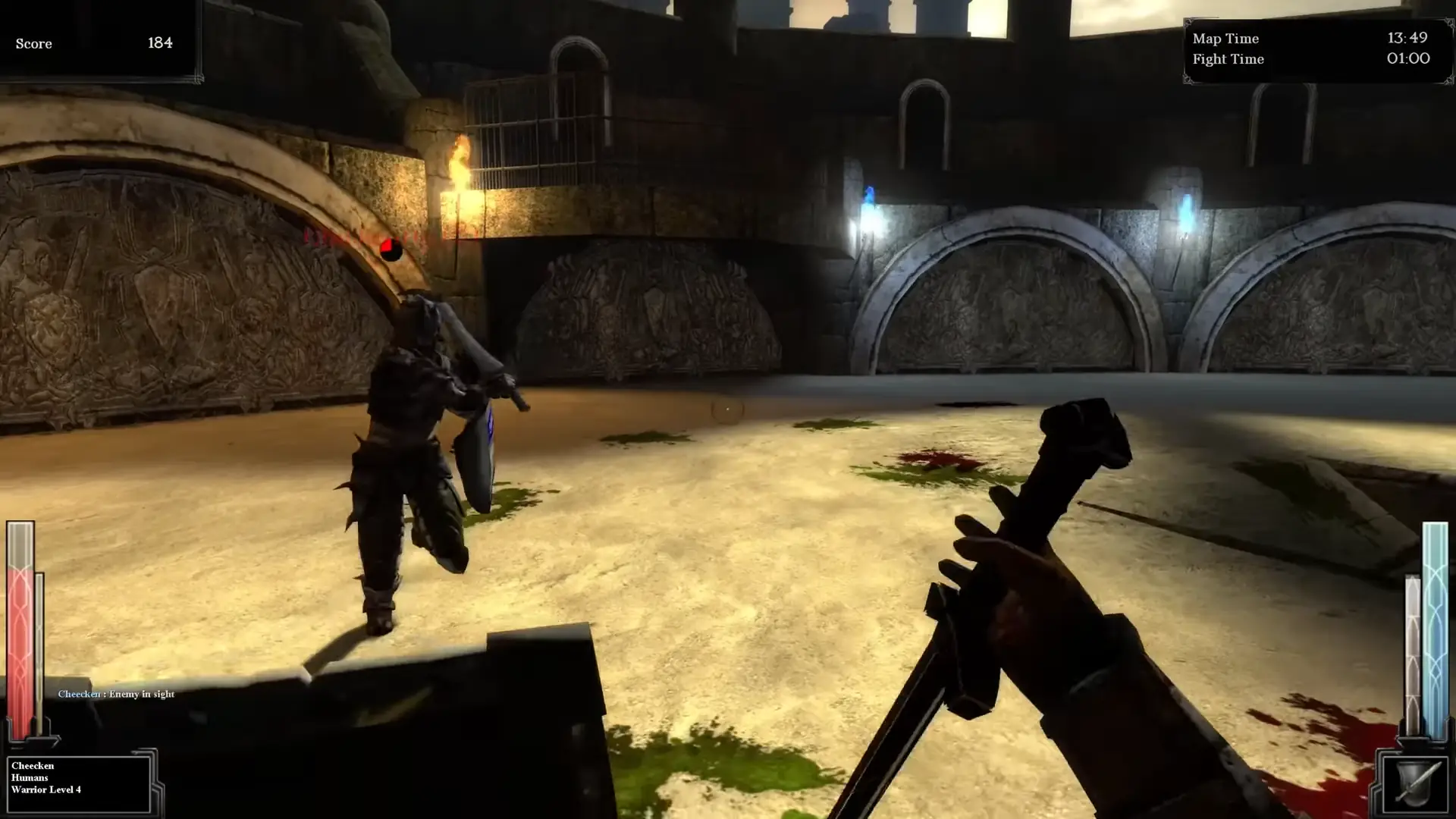Expand the Score display panel
Image resolution: width=1456 pixels, height=819 pixels.
(99, 43)
